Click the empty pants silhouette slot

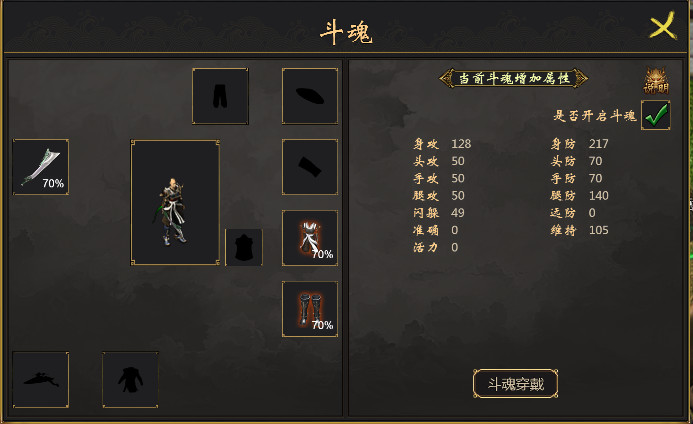pyautogui.click(x=220, y=96)
